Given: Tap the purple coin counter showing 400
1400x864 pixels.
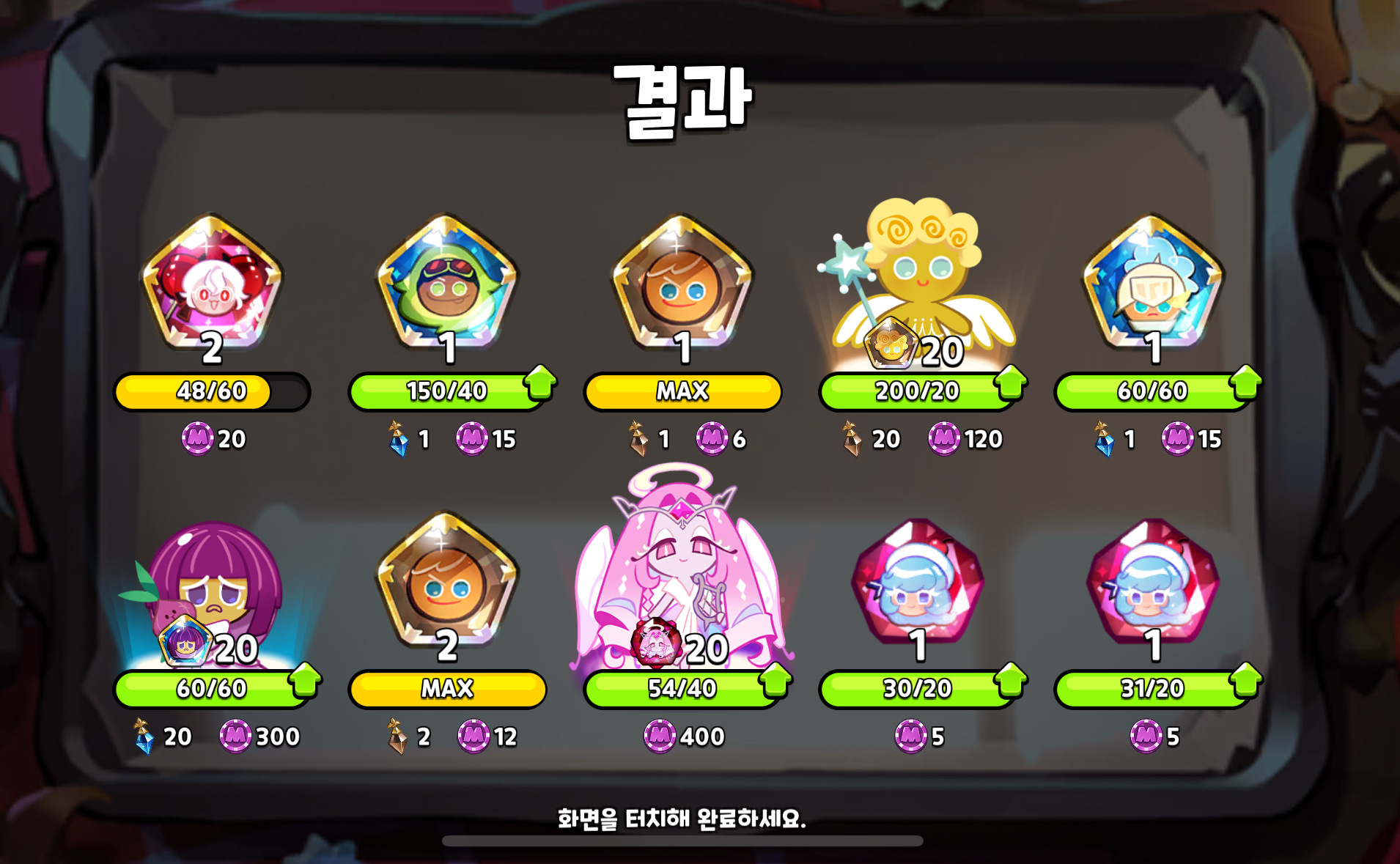Looking at the screenshot, I should (682, 736).
